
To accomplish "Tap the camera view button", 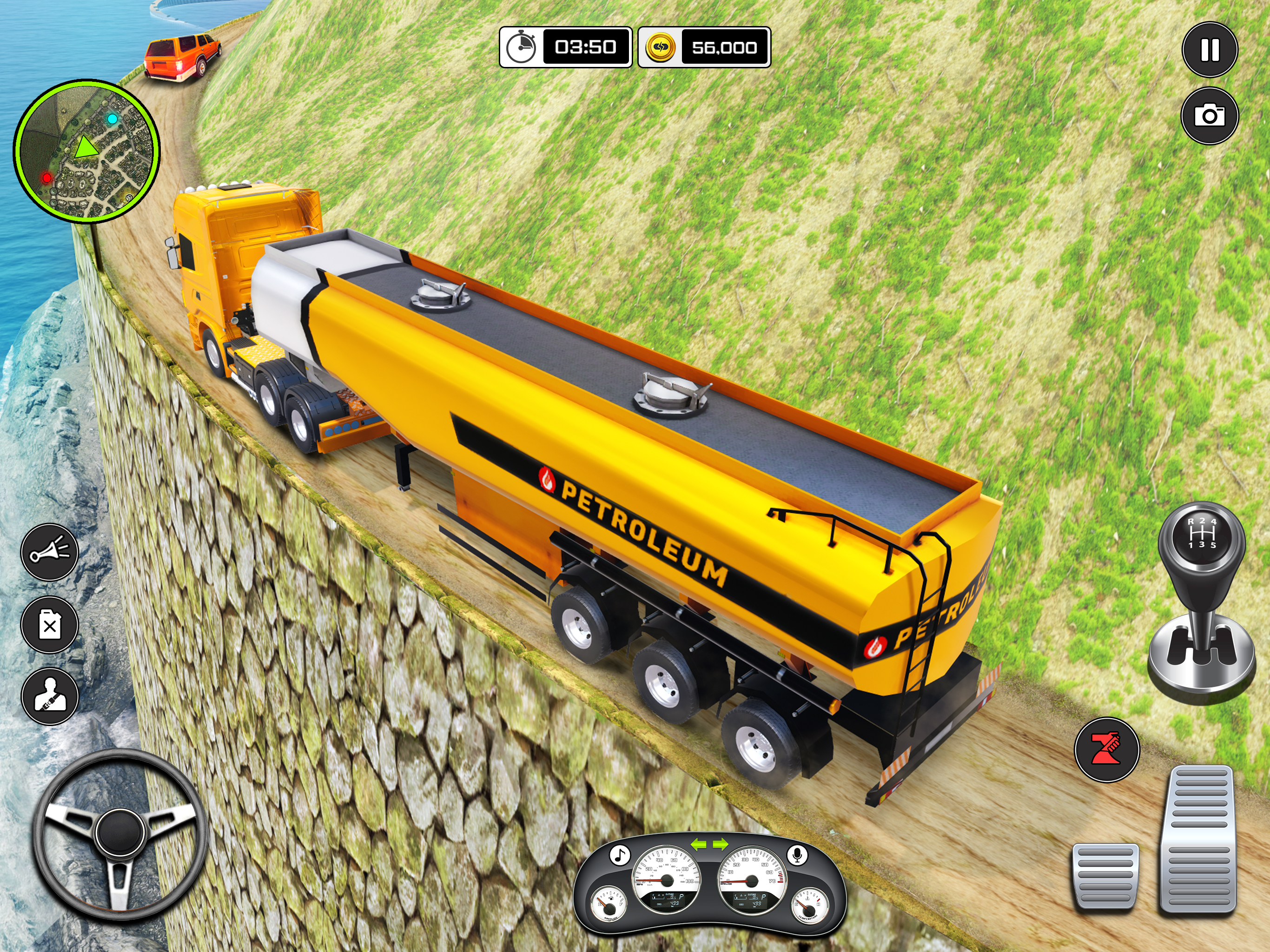I will 1209,116.
